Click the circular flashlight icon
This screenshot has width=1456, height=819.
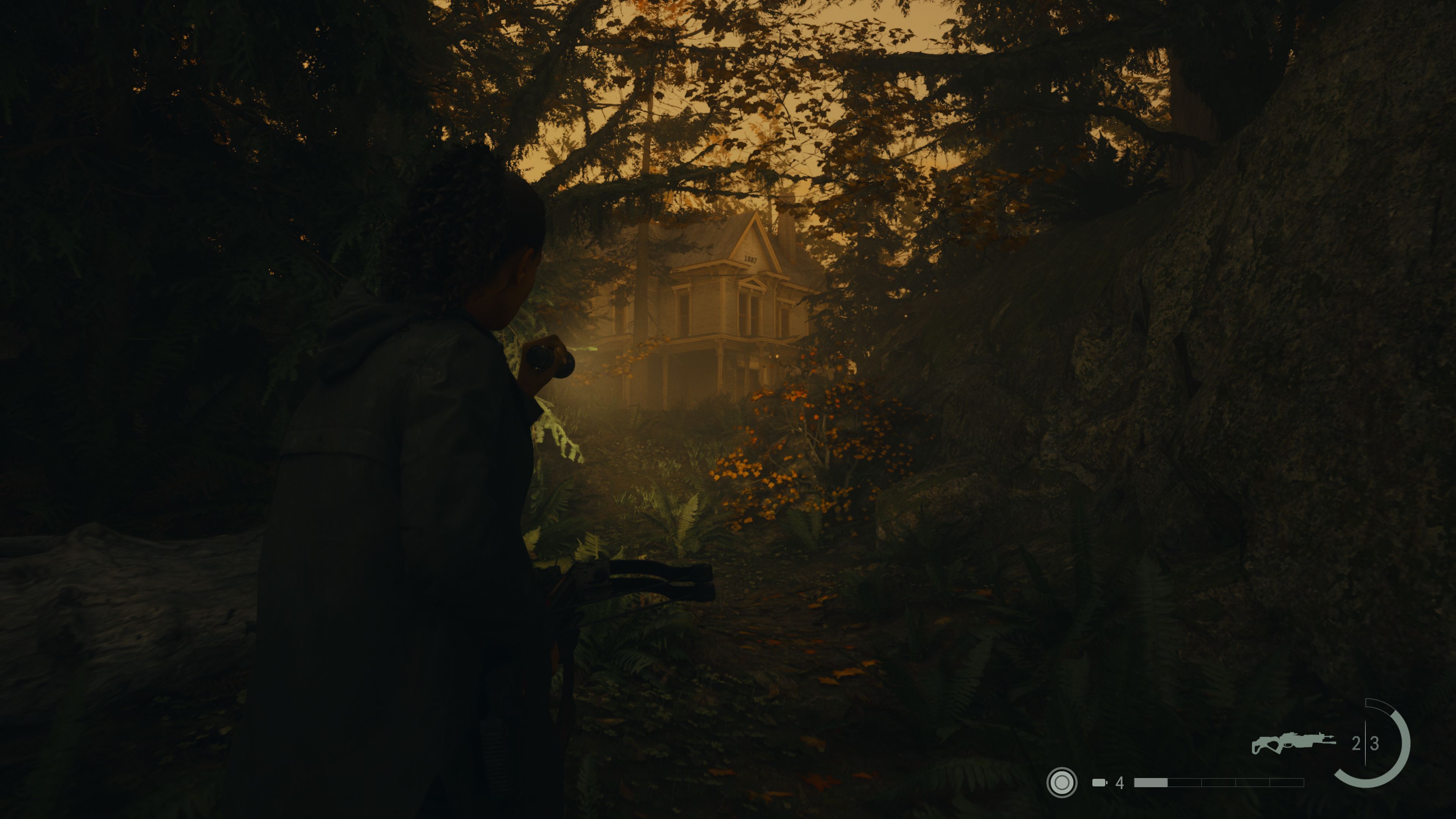1062,783
